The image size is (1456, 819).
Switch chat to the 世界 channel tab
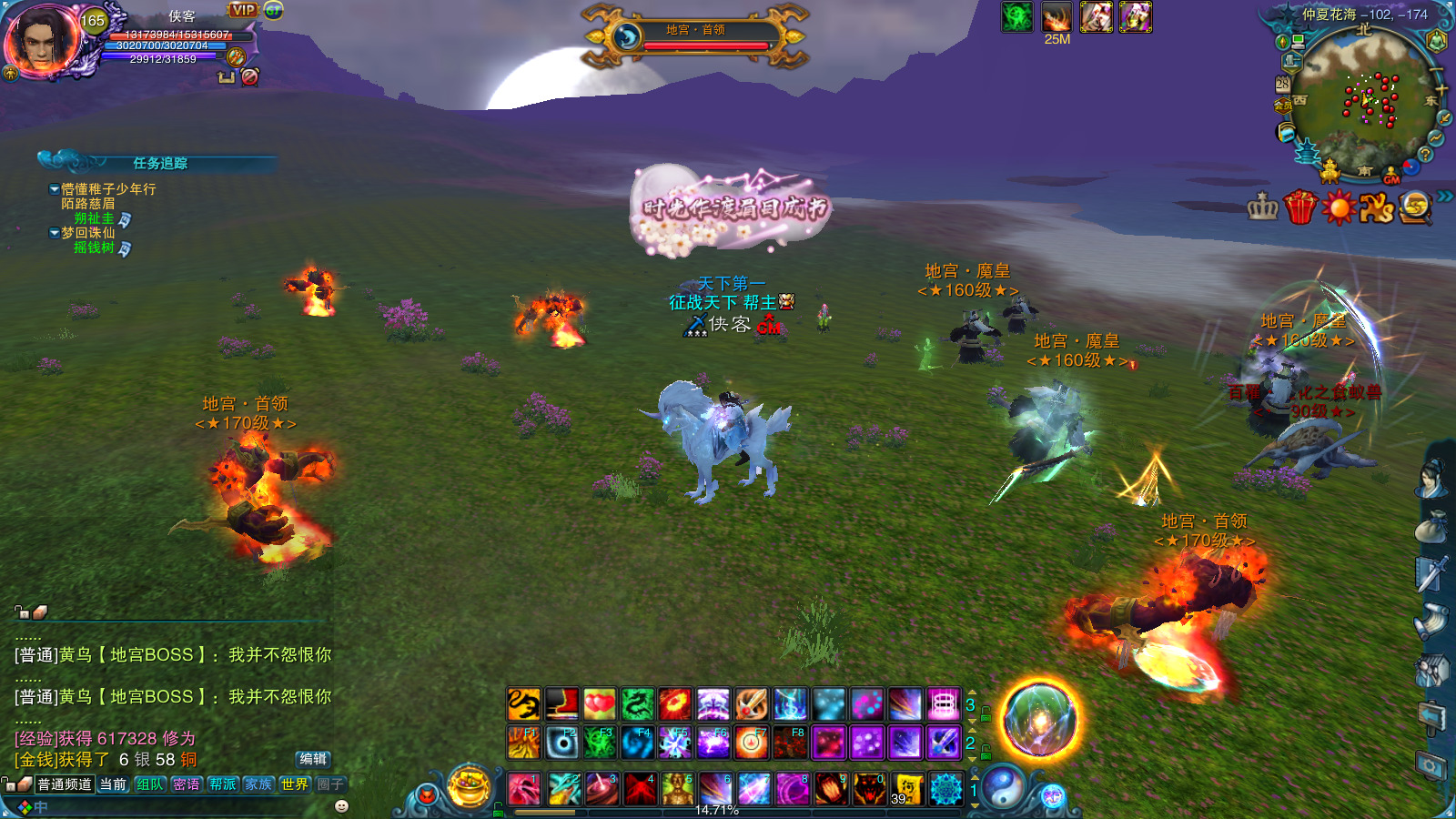tap(294, 784)
